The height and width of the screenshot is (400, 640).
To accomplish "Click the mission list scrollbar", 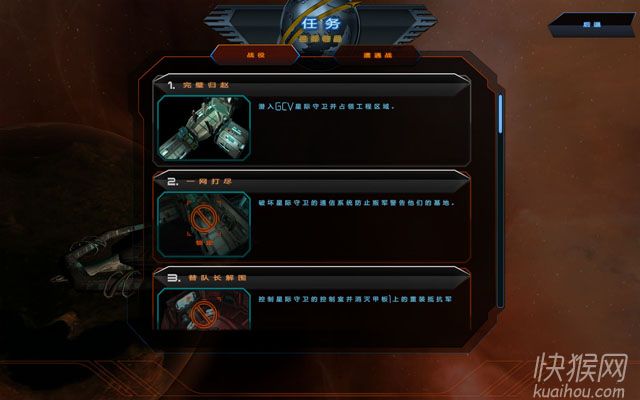I will [x=501, y=112].
